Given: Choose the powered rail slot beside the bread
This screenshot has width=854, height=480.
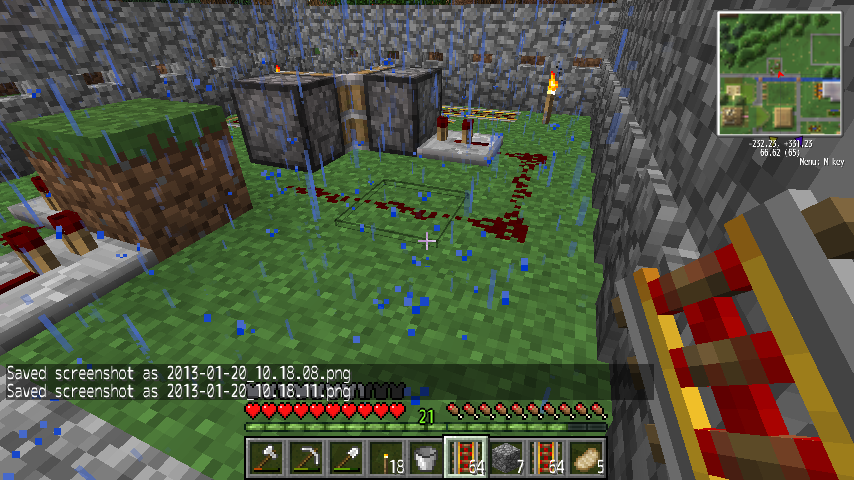Looking at the screenshot, I should click(546, 457).
